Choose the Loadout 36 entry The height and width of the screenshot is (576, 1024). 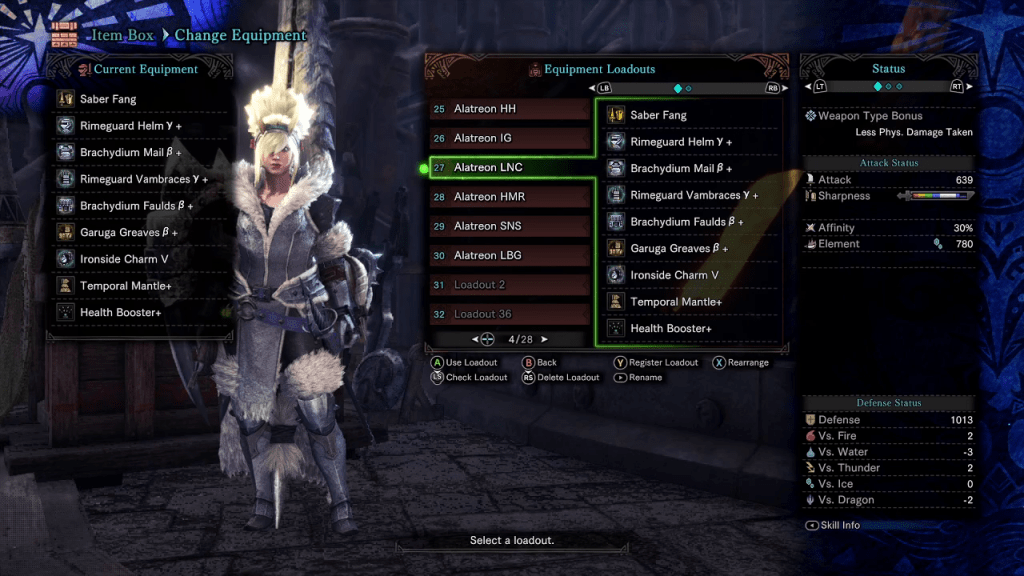coord(510,314)
